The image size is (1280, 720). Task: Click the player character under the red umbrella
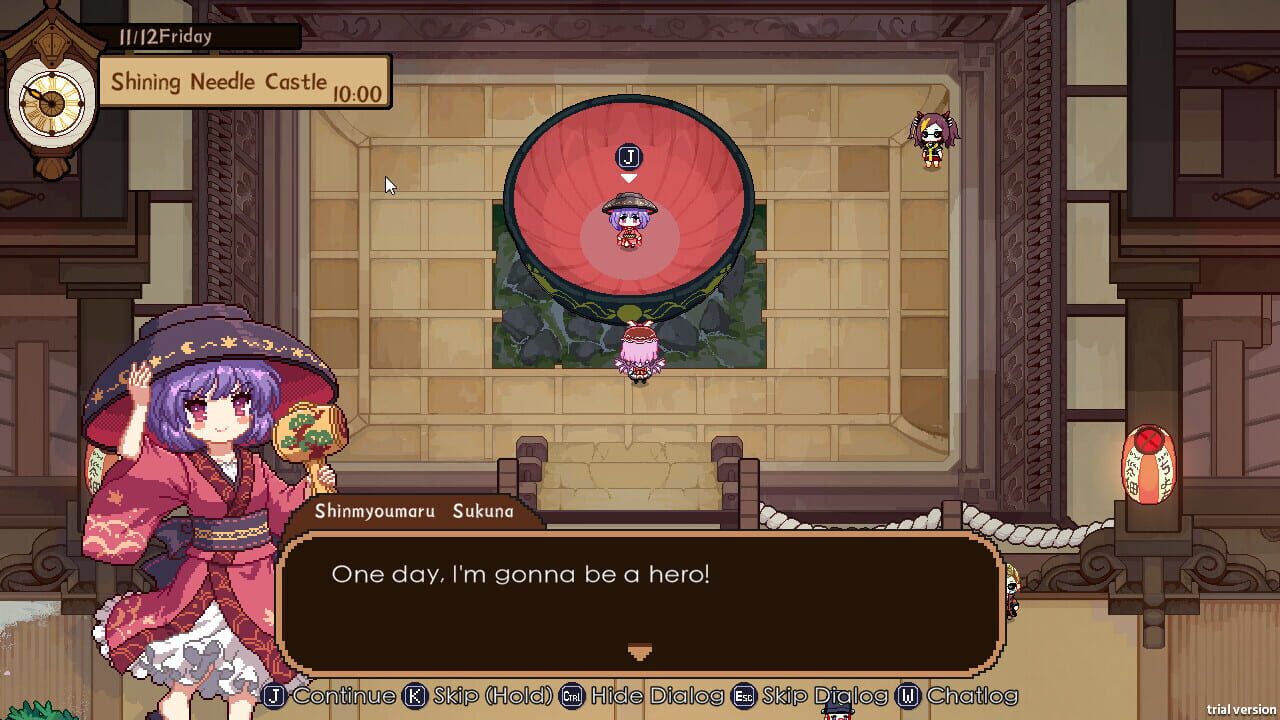click(x=630, y=225)
